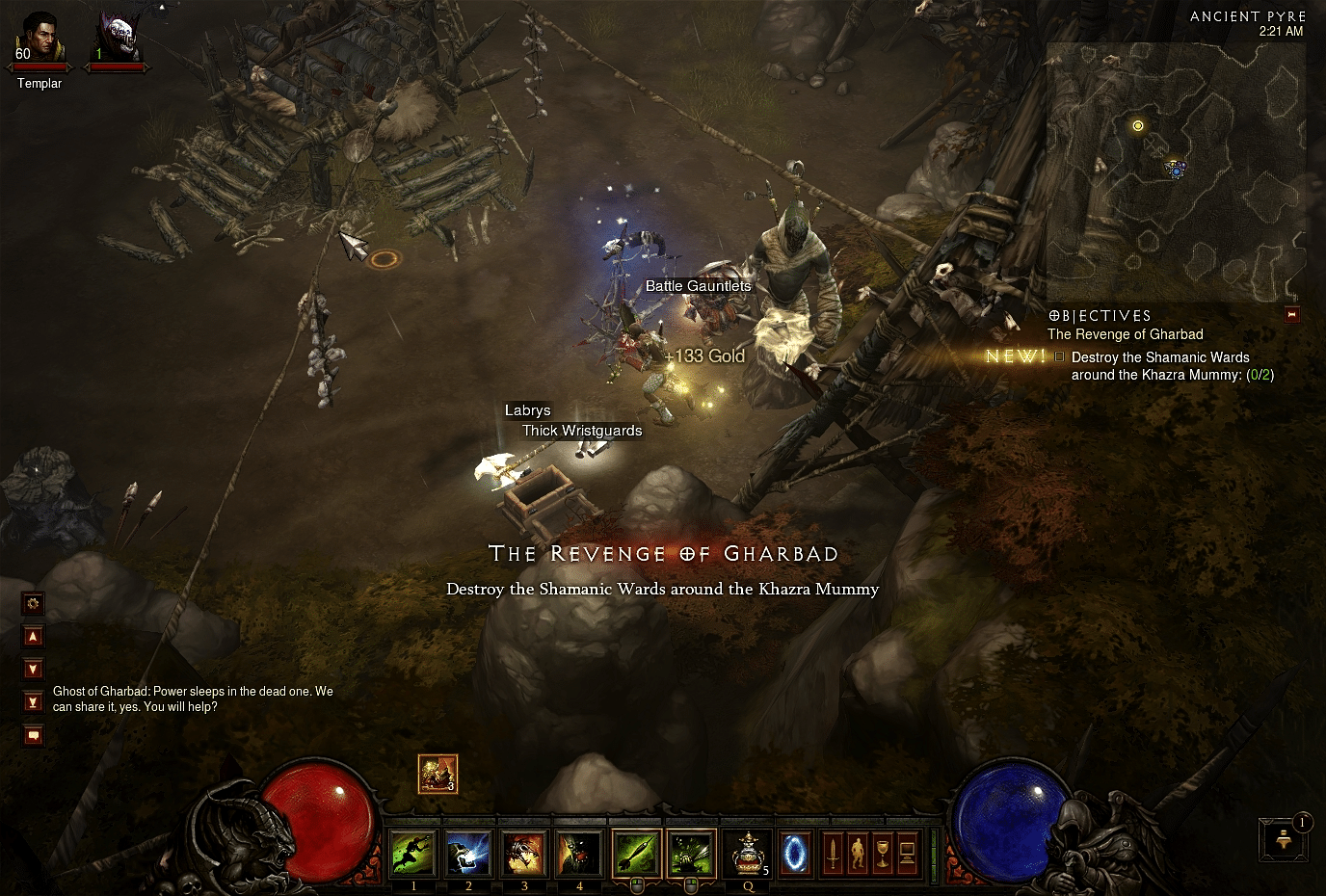Collapse the chat log with the down arrow icon
The width and height of the screenshot is (1326, 896).
point(33,669)
